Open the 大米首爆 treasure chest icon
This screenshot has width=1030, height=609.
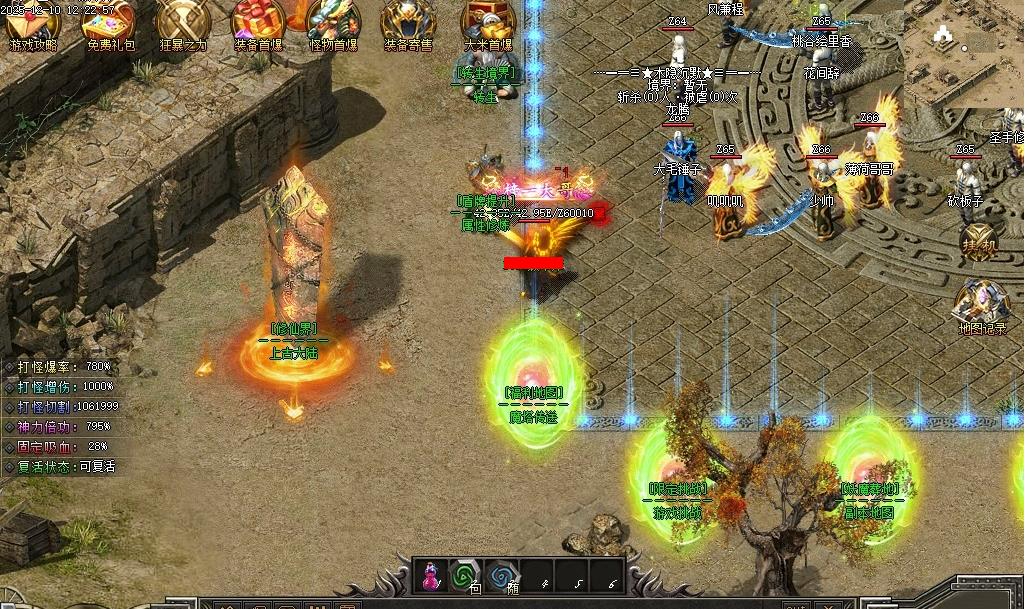[x=488, y=24]
